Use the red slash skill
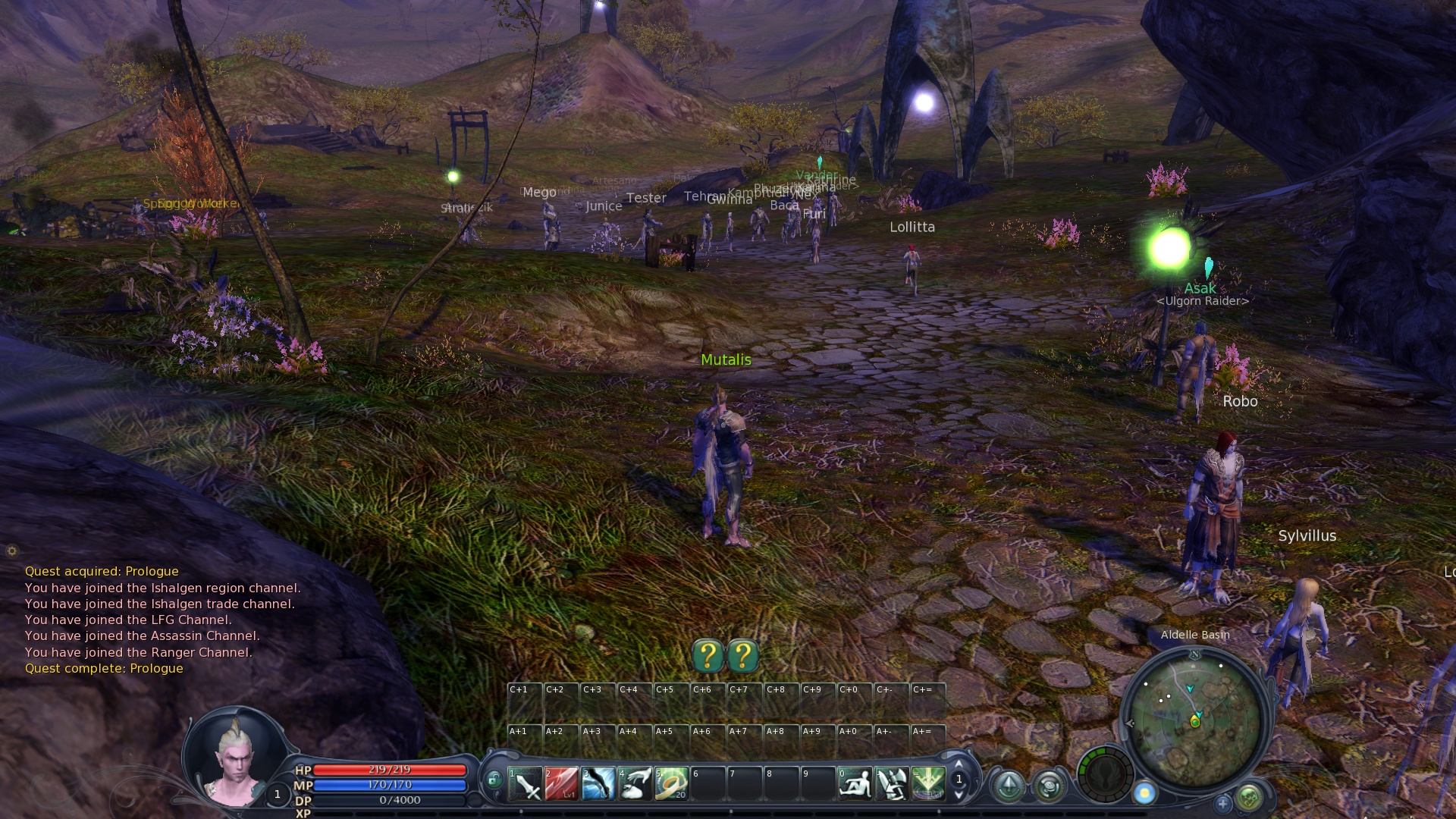This screenshot has width=1456, height=819. point(561,784)
